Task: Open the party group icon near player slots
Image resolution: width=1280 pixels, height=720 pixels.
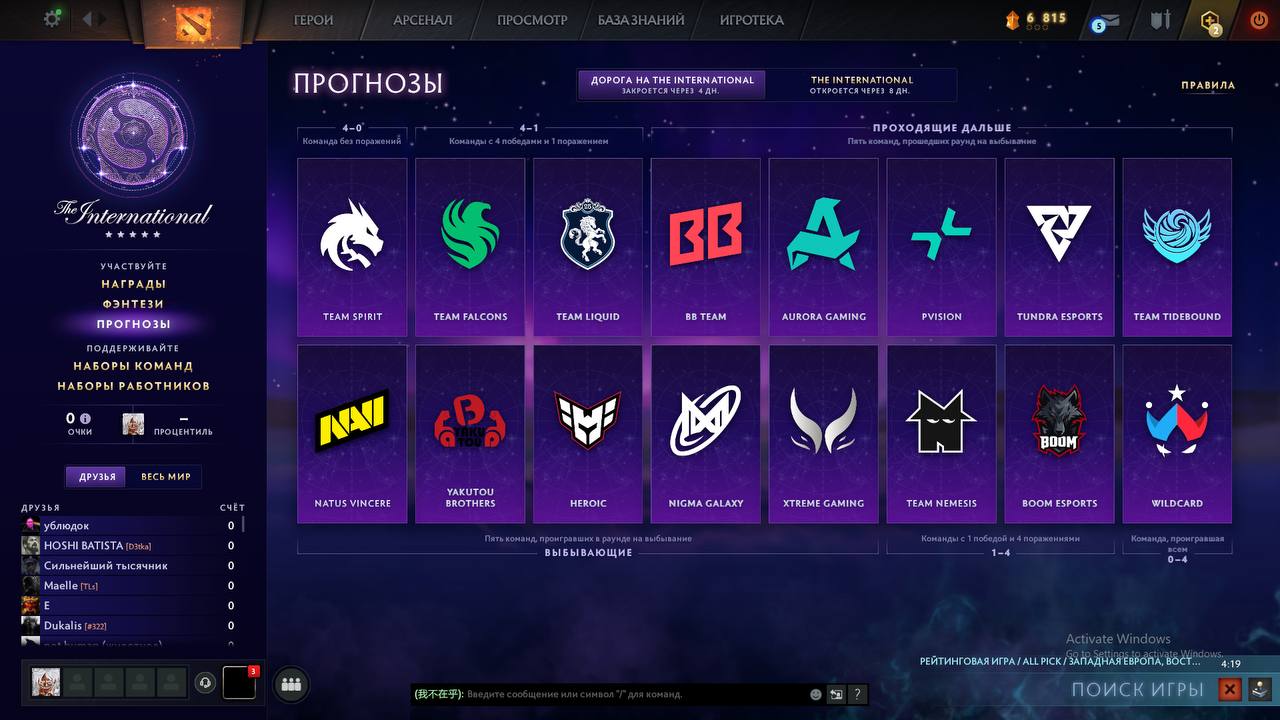Action: [x=289, y=683]
